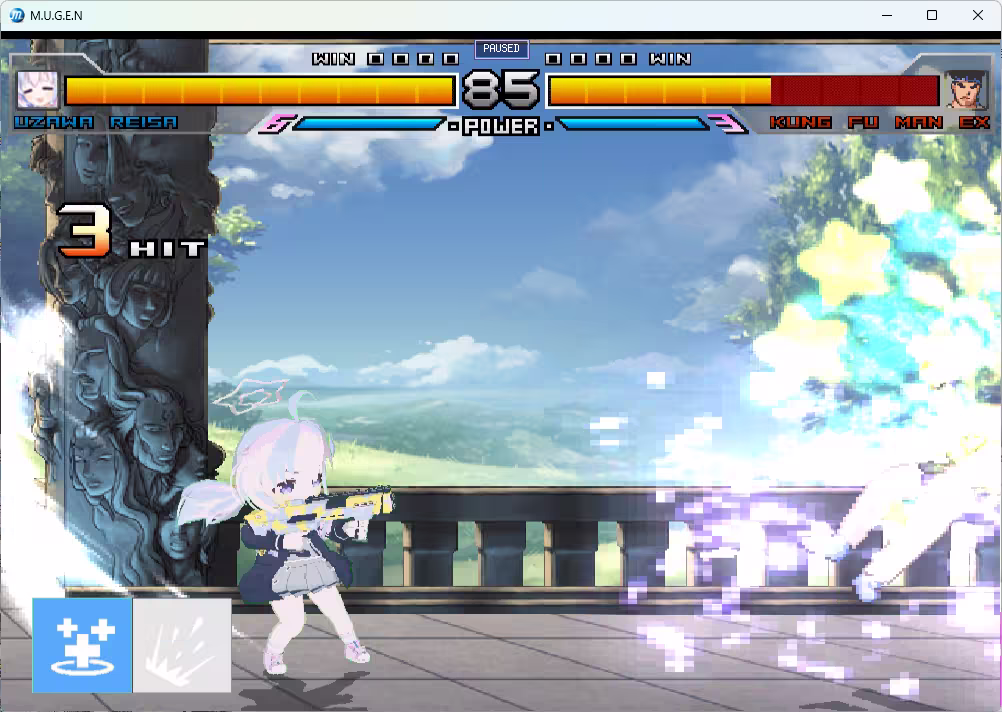The height and width of the screenshot is (712, 1002).
Task: Minimize the M.U.G.E.N window
Action: point(886,15)
